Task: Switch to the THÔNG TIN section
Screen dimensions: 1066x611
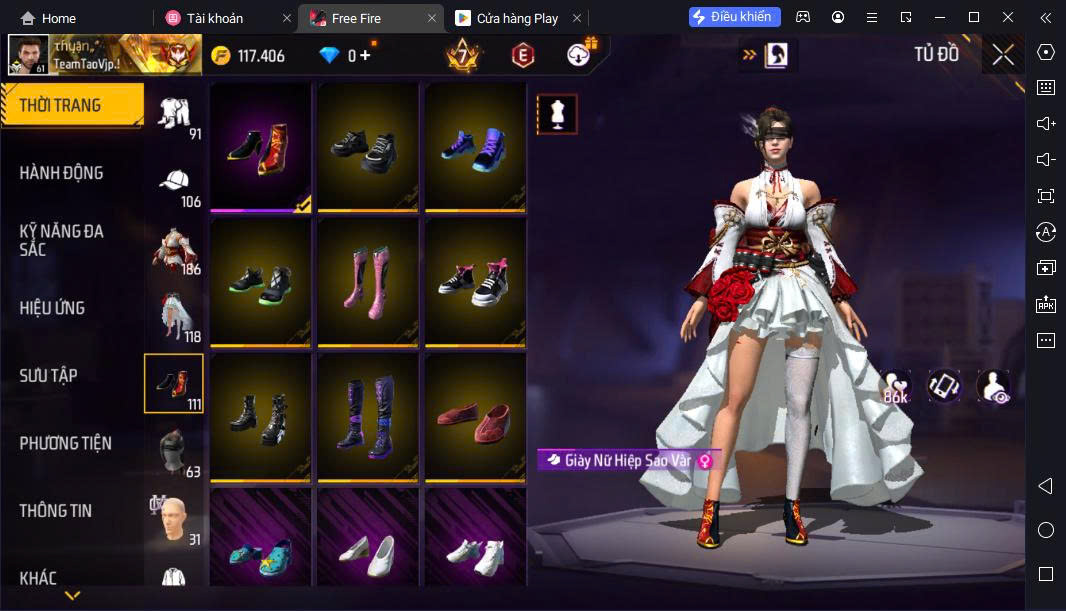Action: (55, 511)
